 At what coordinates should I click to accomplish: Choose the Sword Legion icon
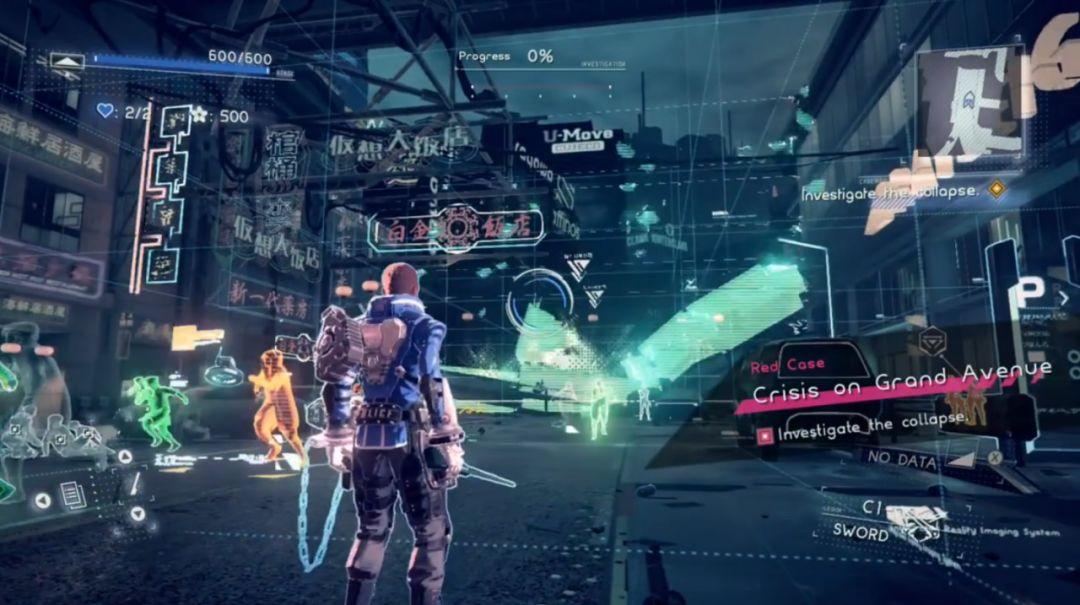point(917,520)
